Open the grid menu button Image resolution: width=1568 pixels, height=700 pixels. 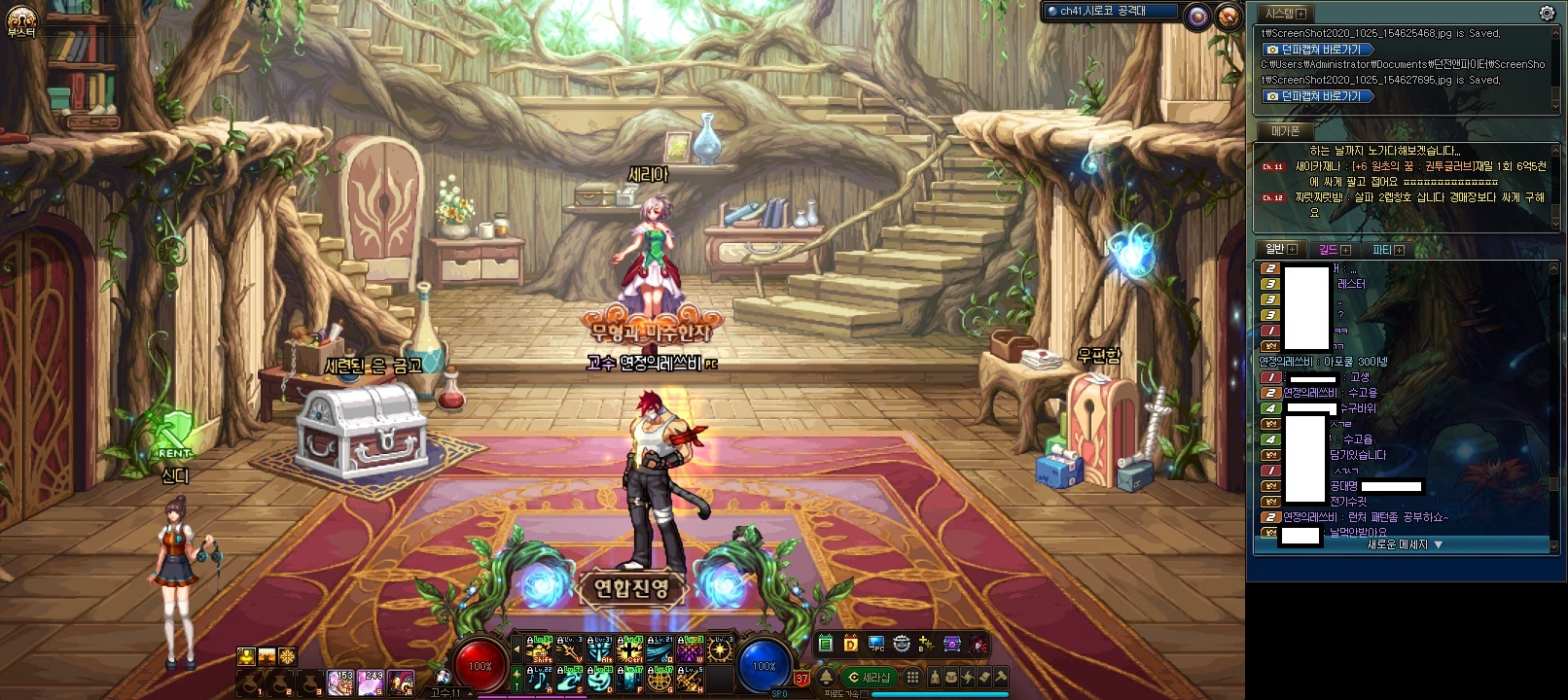[x=912, y=677]
